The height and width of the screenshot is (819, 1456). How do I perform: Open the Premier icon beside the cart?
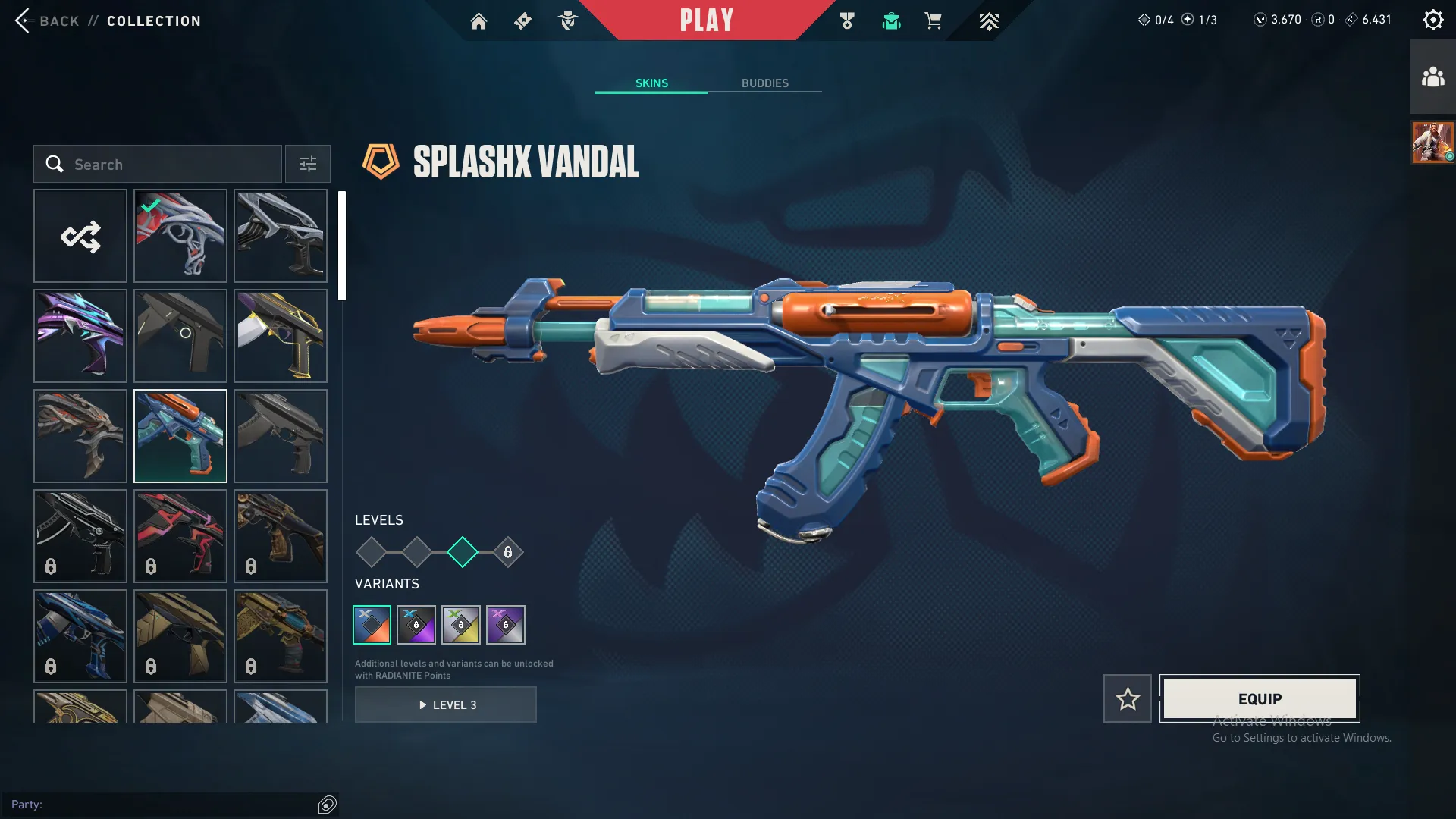[989, 21]
